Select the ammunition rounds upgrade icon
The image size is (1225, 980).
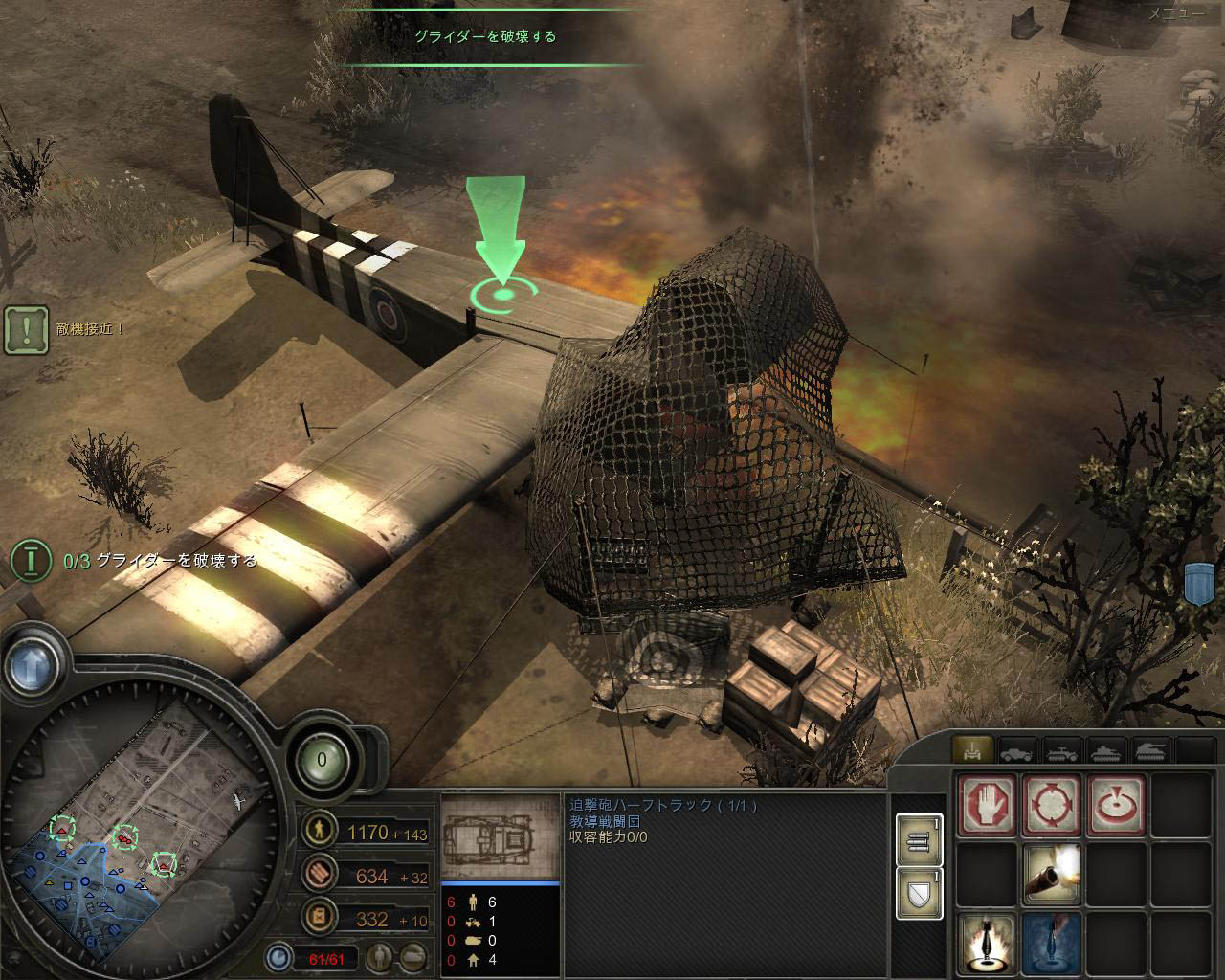pyautogui.click(x=918, y=839)
